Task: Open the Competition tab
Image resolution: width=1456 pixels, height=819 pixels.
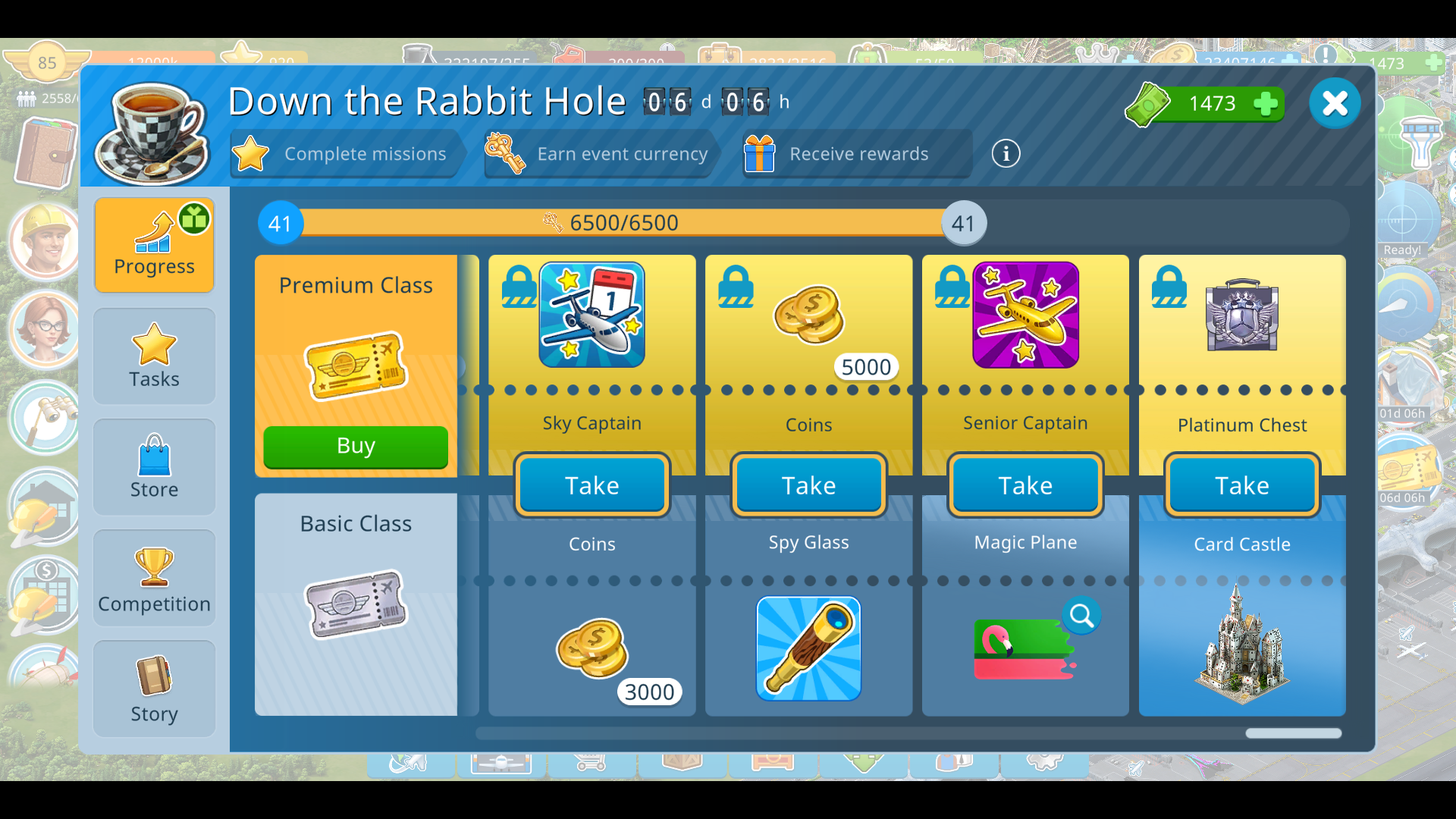Action: (154, 578)
